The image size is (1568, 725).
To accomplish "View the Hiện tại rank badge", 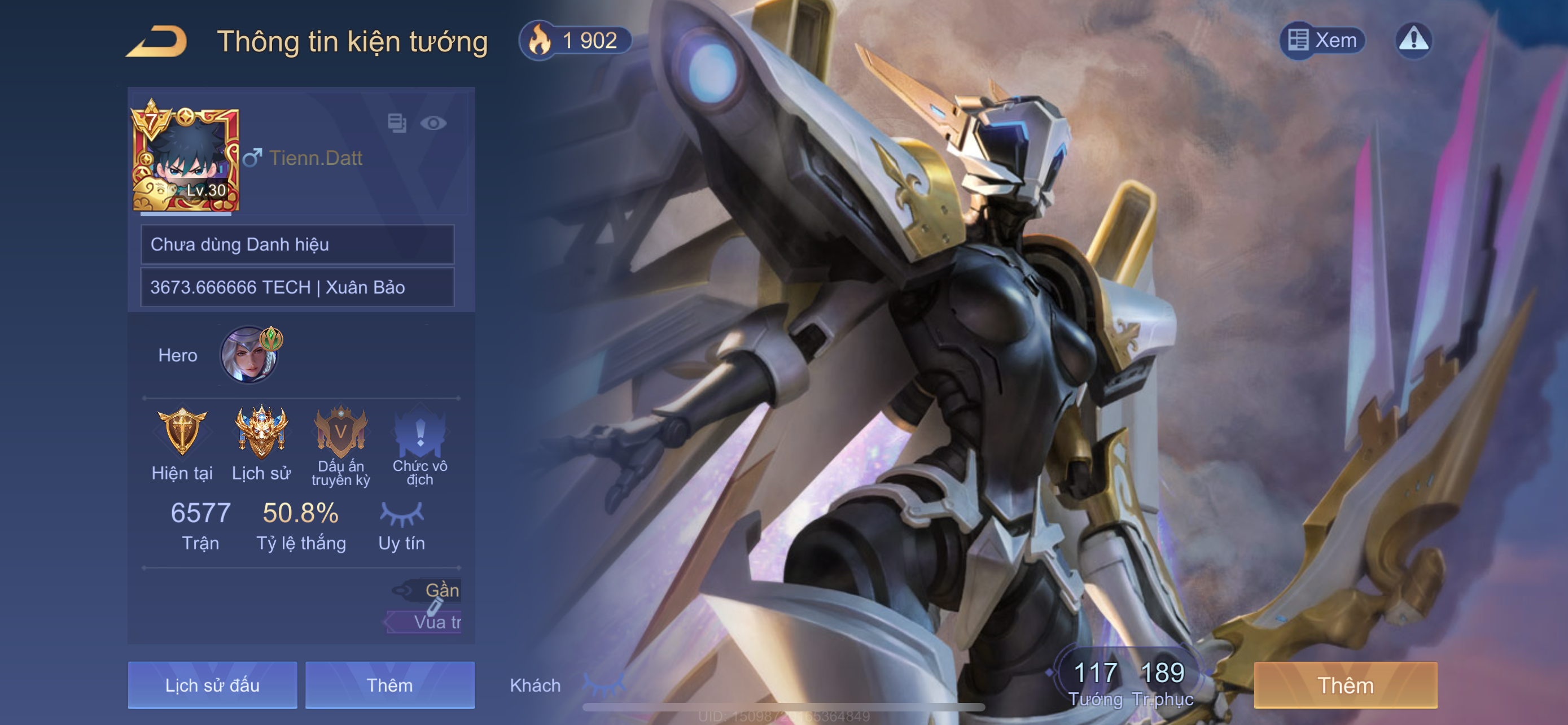I will point(182,432).
